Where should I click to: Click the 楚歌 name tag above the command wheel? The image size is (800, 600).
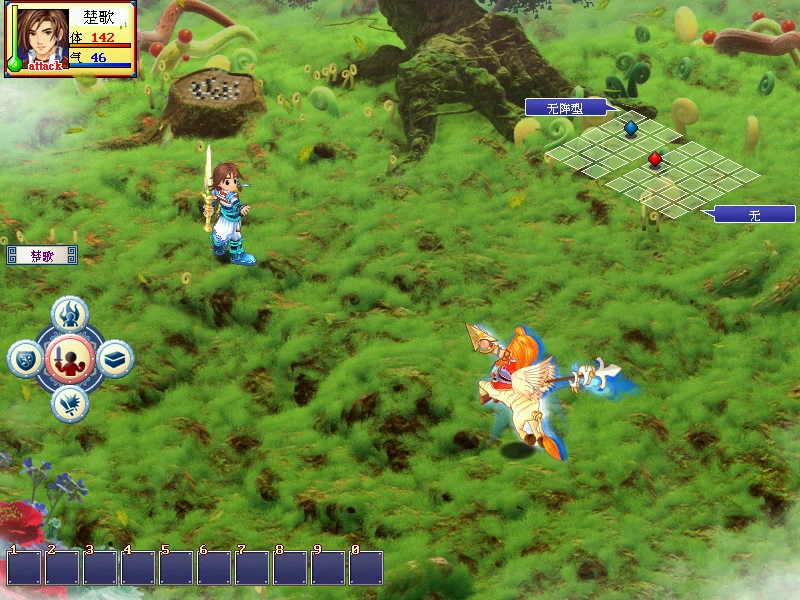click(42, 256)
